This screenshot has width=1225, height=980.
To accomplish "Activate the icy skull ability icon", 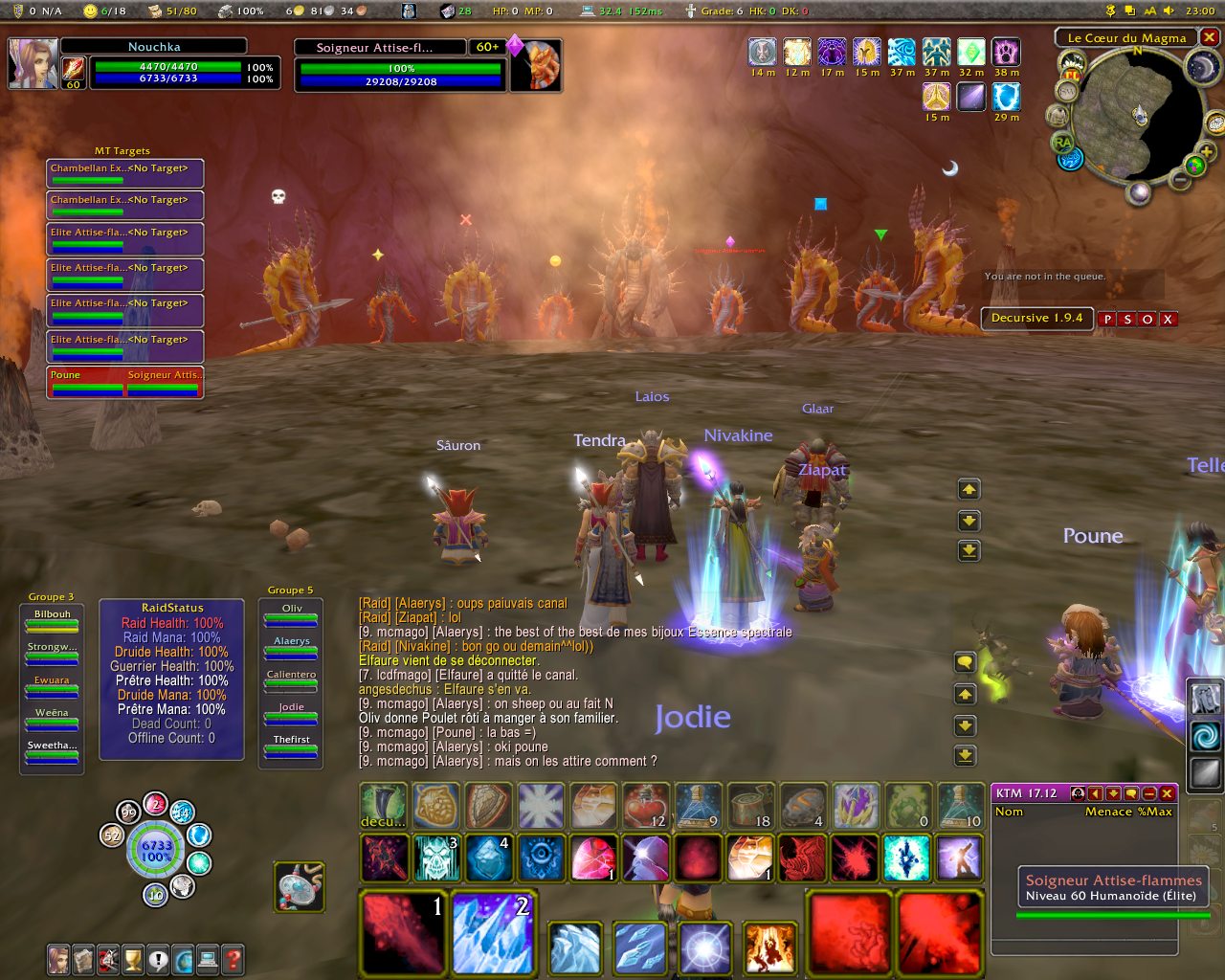I will coord(436,857).
